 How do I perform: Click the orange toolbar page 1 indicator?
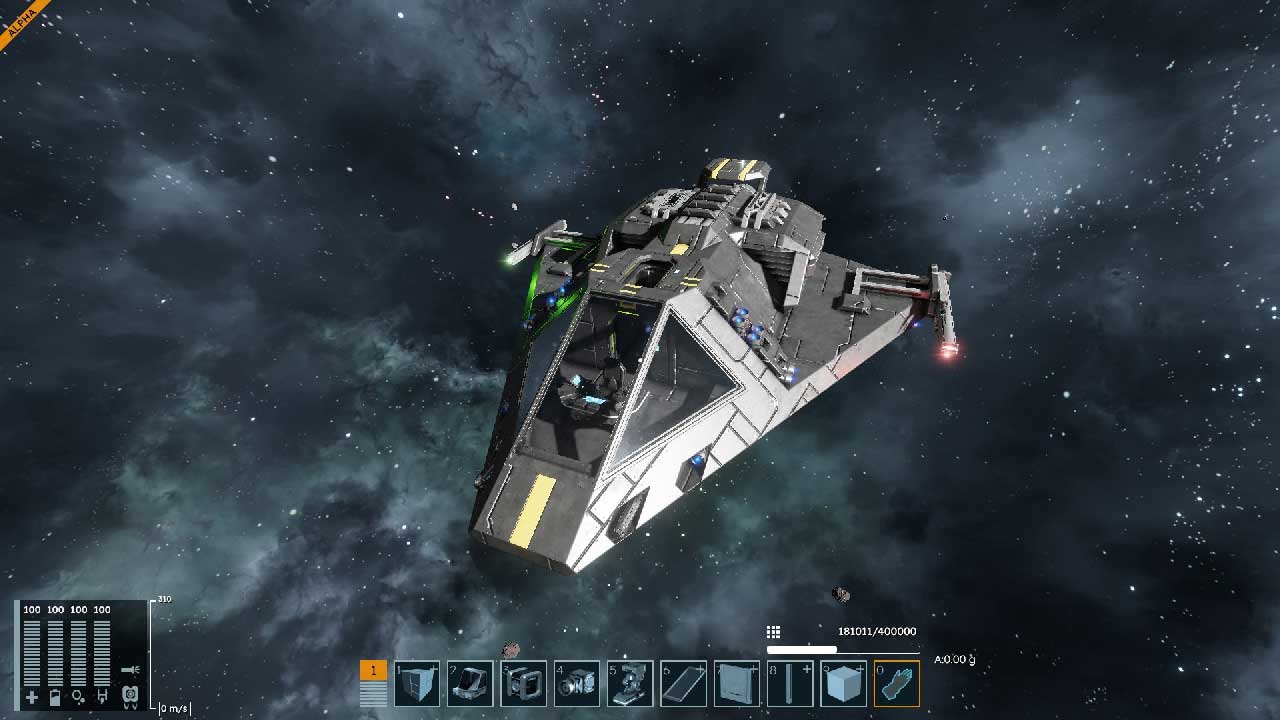click(373, 671)
